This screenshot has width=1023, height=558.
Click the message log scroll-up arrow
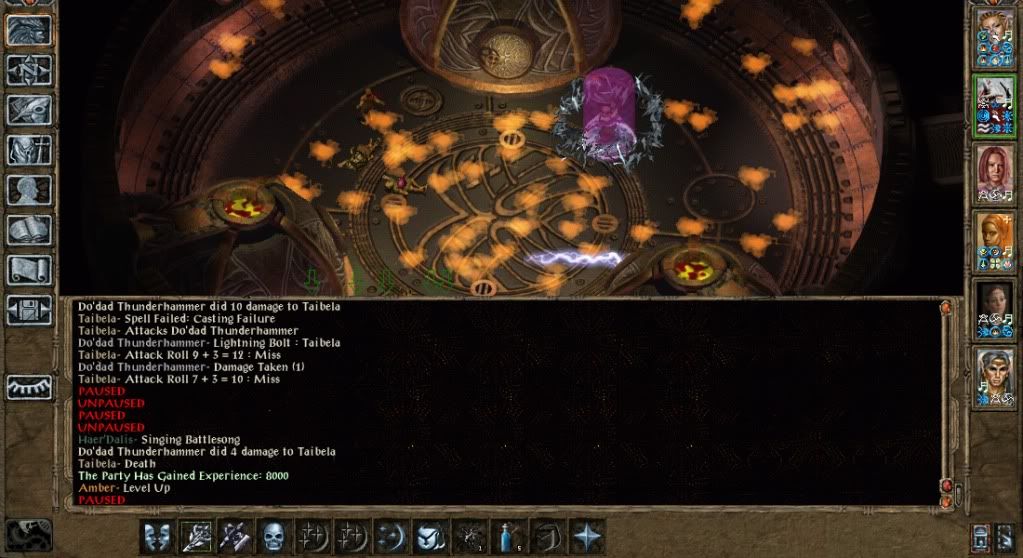pyautogui.click(x=945, y=309)
